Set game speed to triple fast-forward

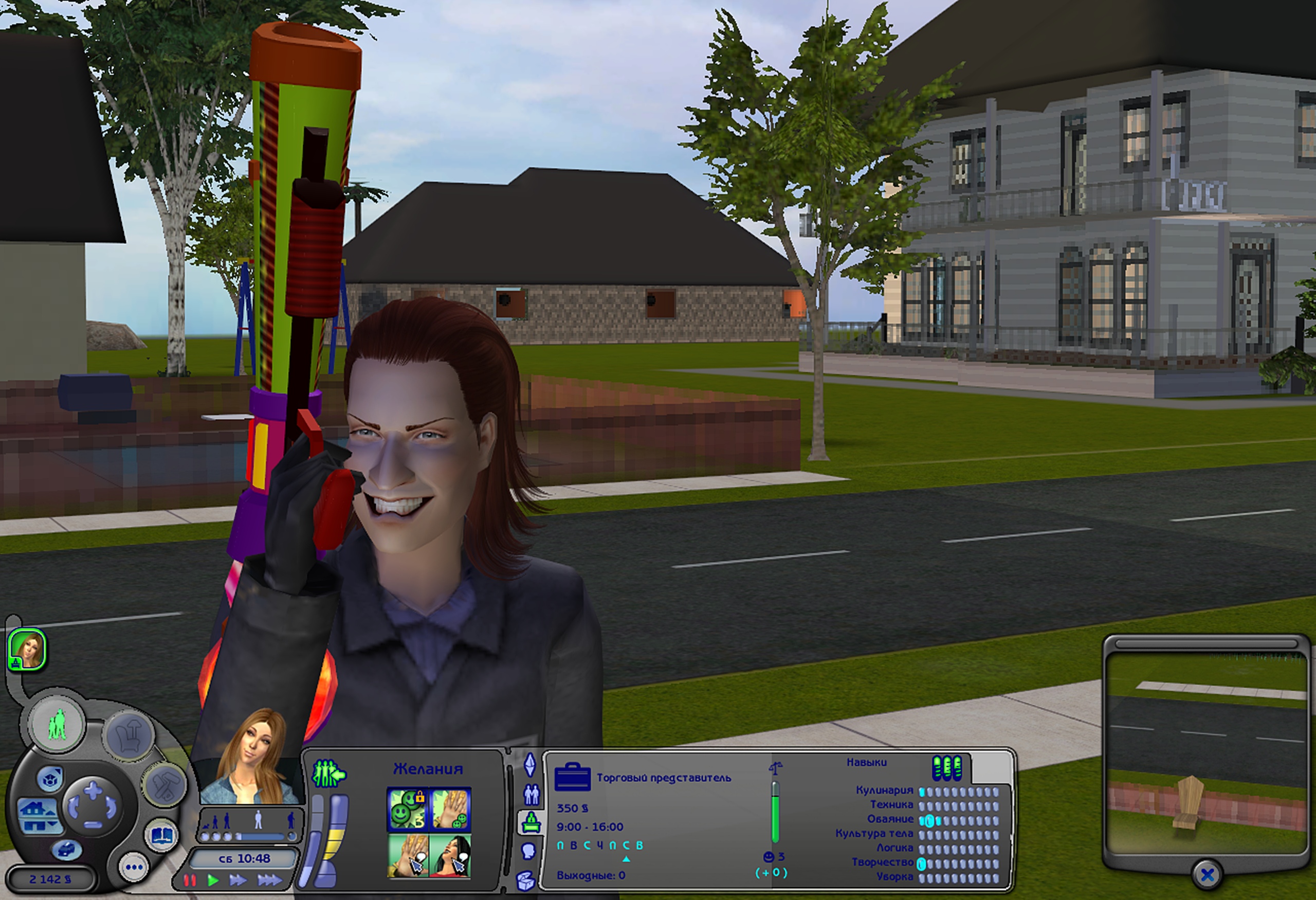(269, 880)
